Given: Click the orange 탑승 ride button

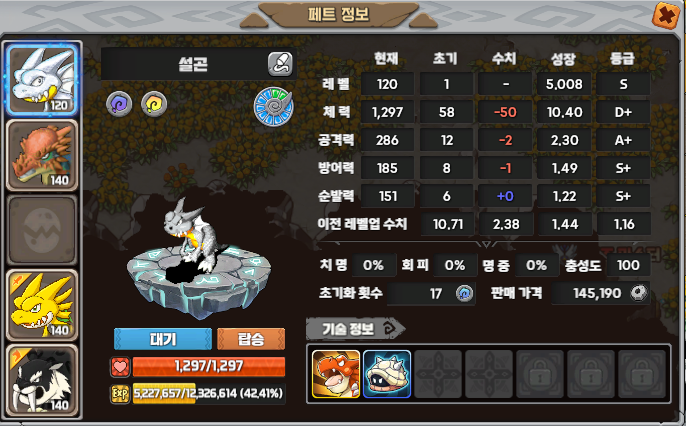Looking at the screenshot, I should (250, 338).
